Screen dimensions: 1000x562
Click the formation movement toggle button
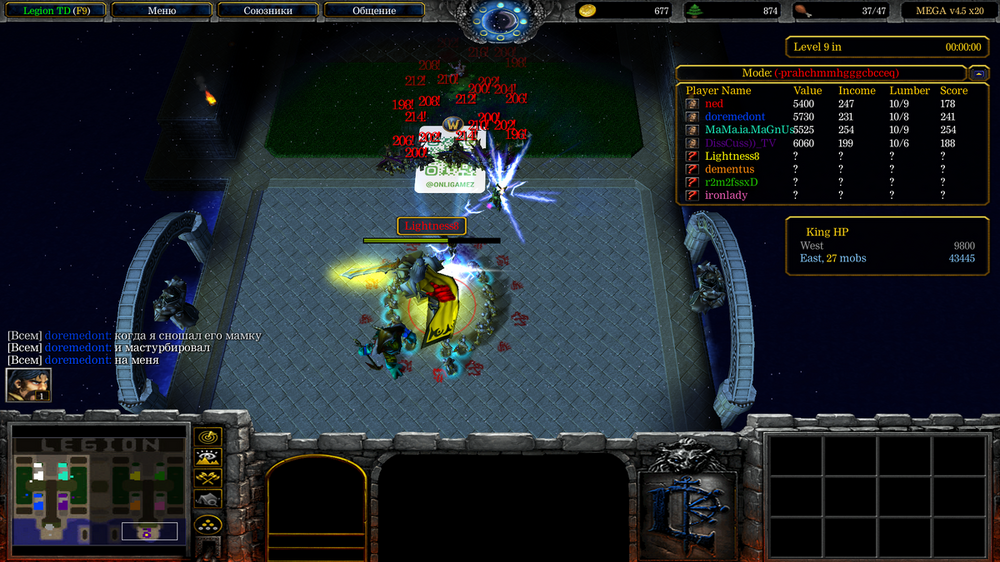click(208, 523)
